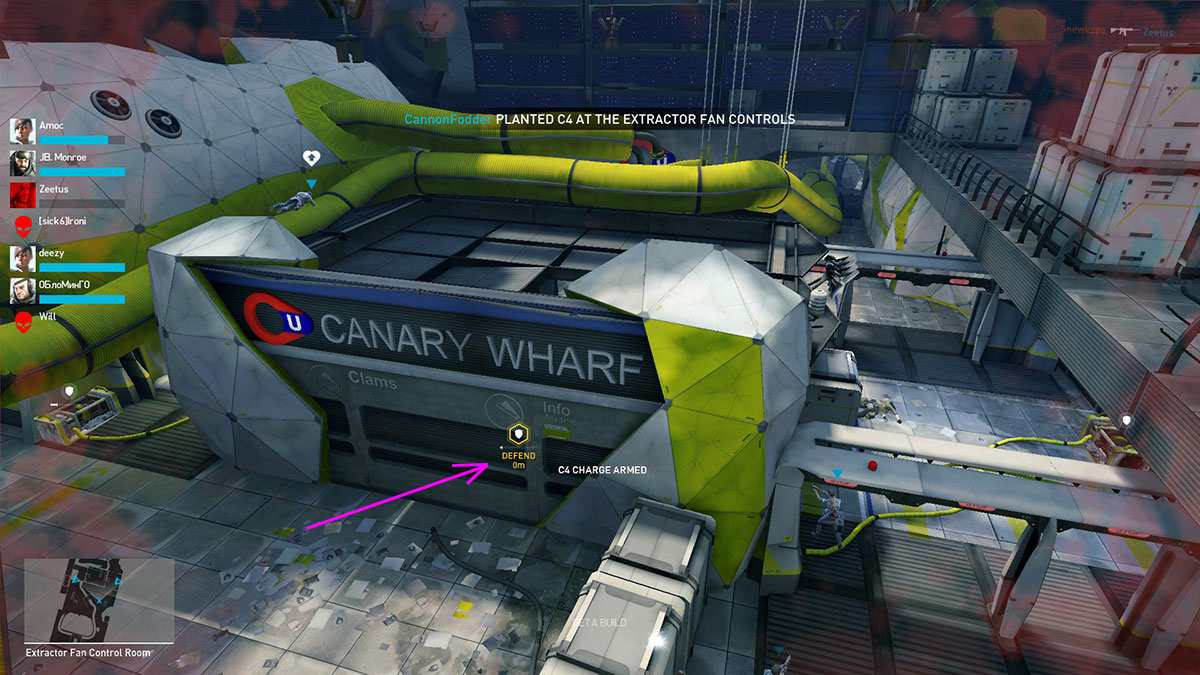The width and height of the screenshot is (1200, 675).
Task: Select Amoc's portrait in the team list
Action: [22, 131]
